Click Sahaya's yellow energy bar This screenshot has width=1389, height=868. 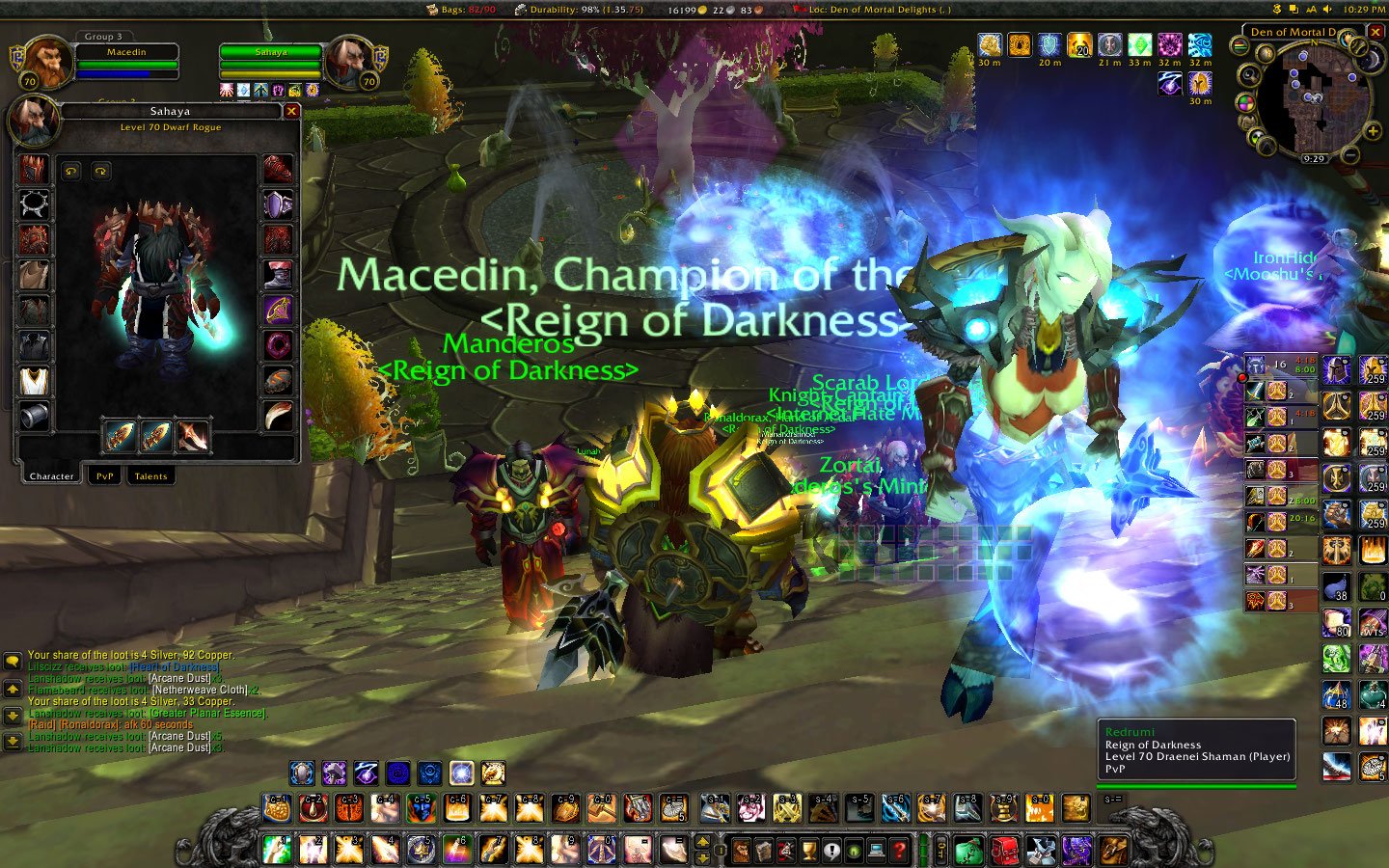pos(271,73)
